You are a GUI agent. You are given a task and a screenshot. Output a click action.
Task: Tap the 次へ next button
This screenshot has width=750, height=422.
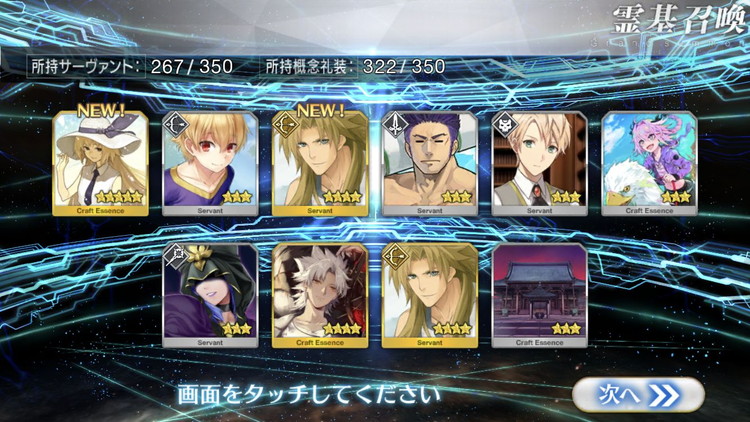pos(639,393)
